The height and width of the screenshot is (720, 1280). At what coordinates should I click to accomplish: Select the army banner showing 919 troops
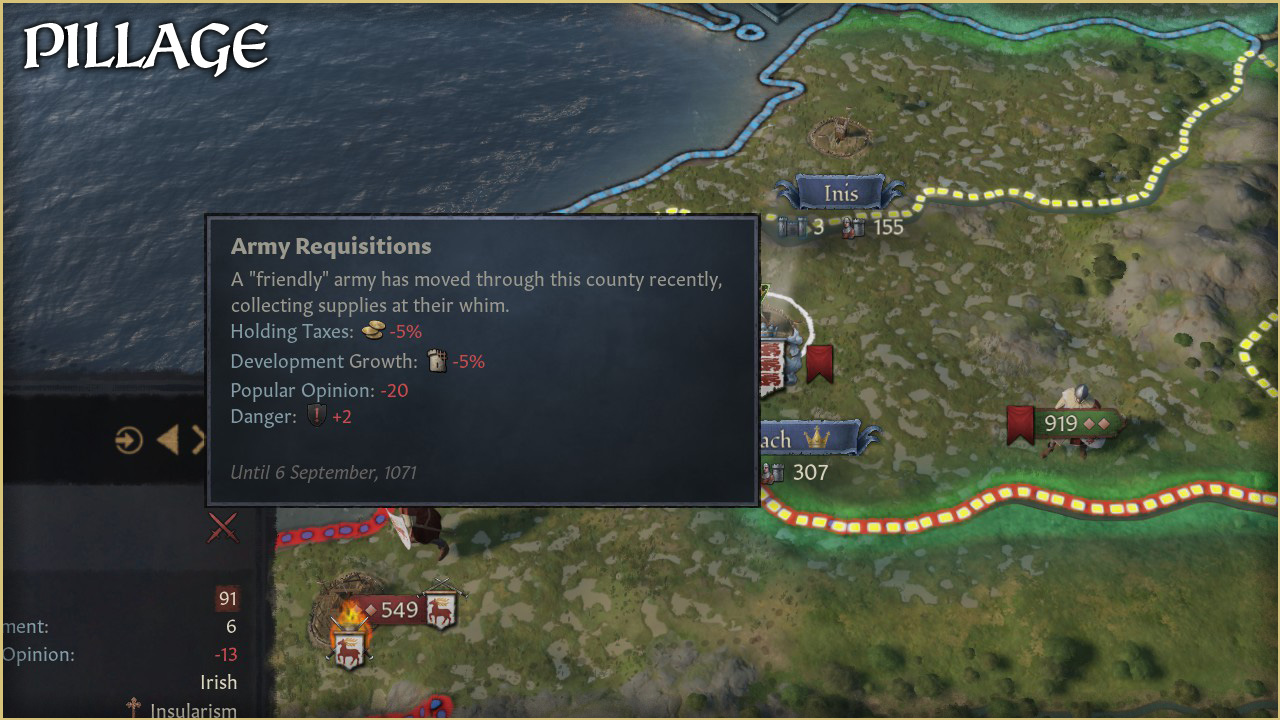click(x=1062, y=424)
